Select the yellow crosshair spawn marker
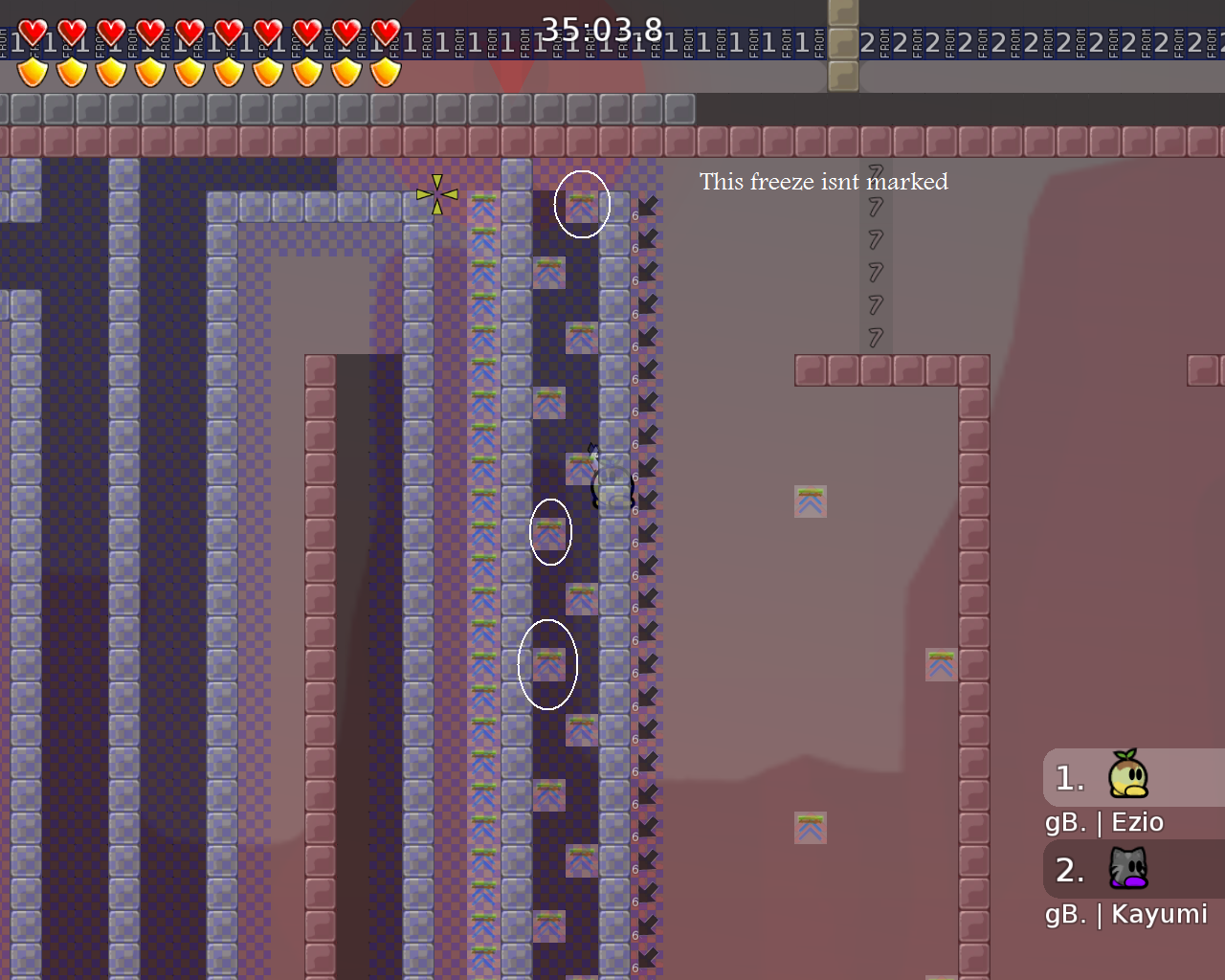 click(436, 194)
